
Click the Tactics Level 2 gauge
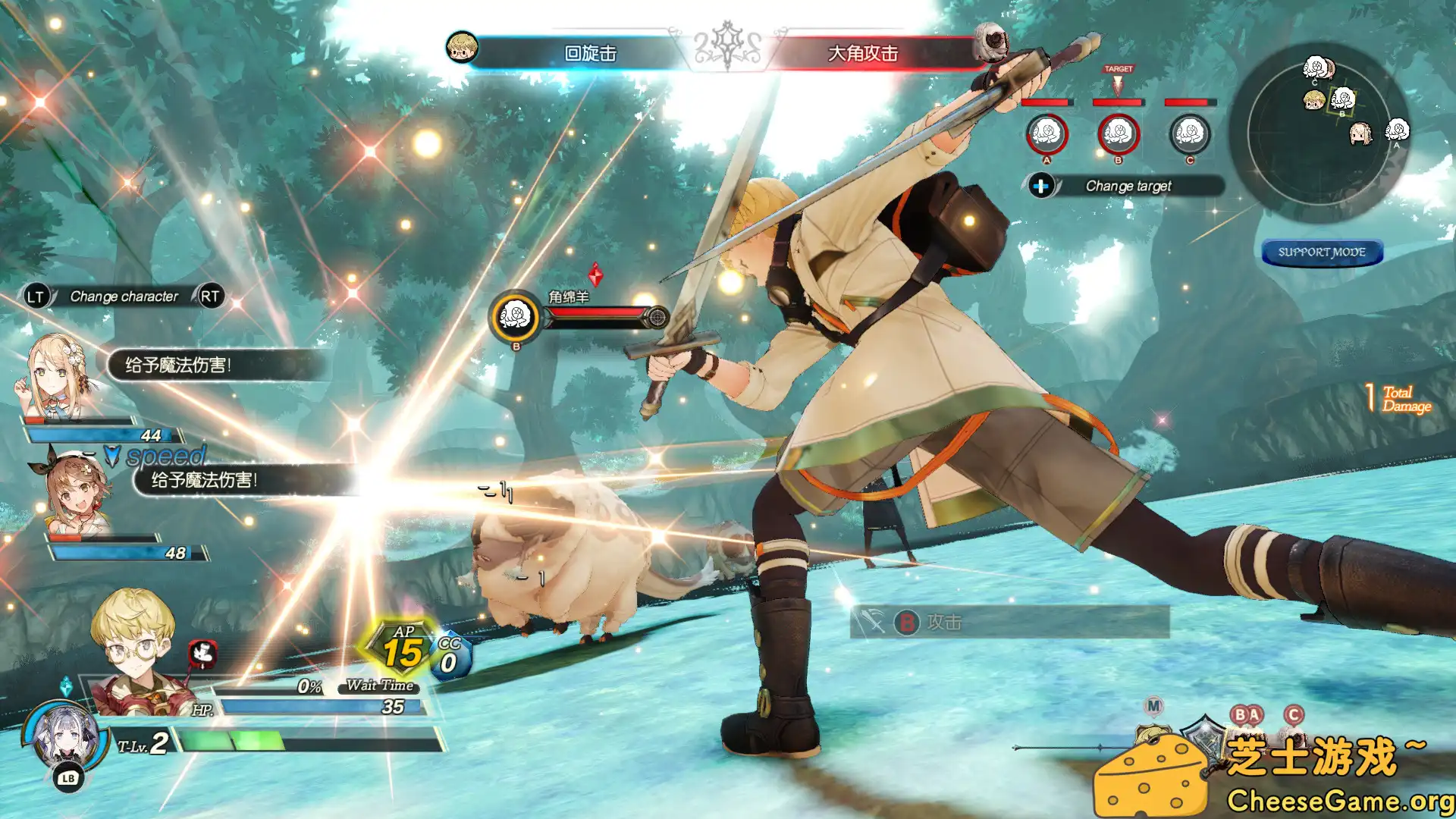303,741
